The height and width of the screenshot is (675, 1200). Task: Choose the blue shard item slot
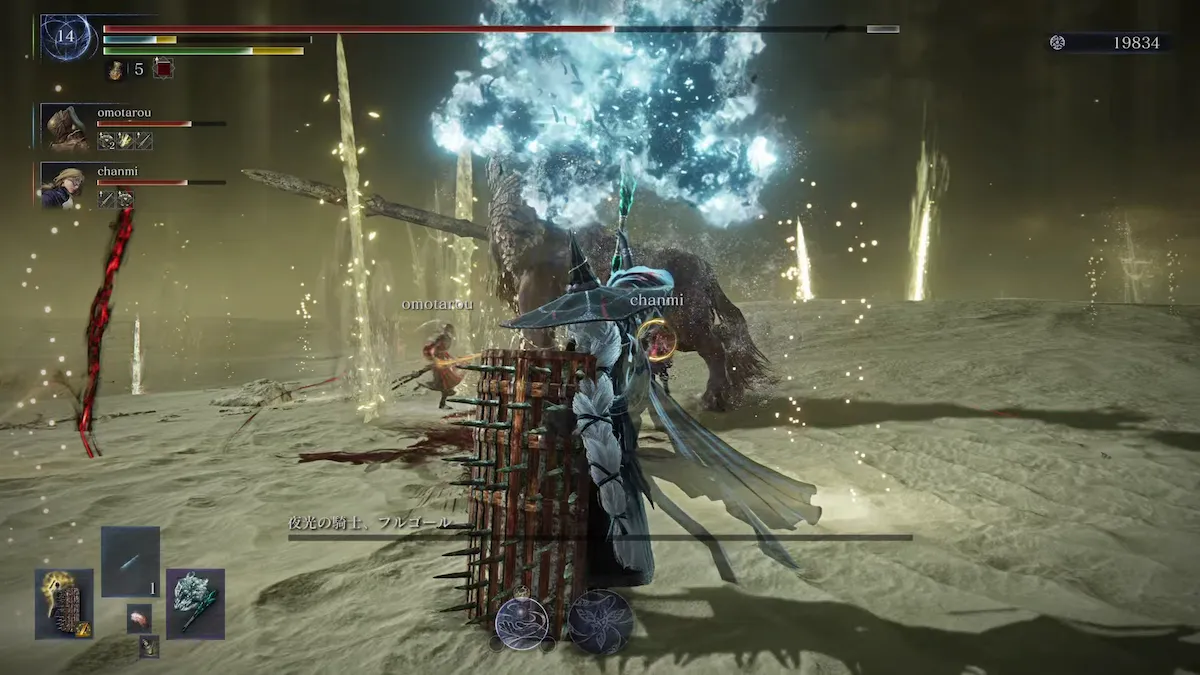[130, 562]
